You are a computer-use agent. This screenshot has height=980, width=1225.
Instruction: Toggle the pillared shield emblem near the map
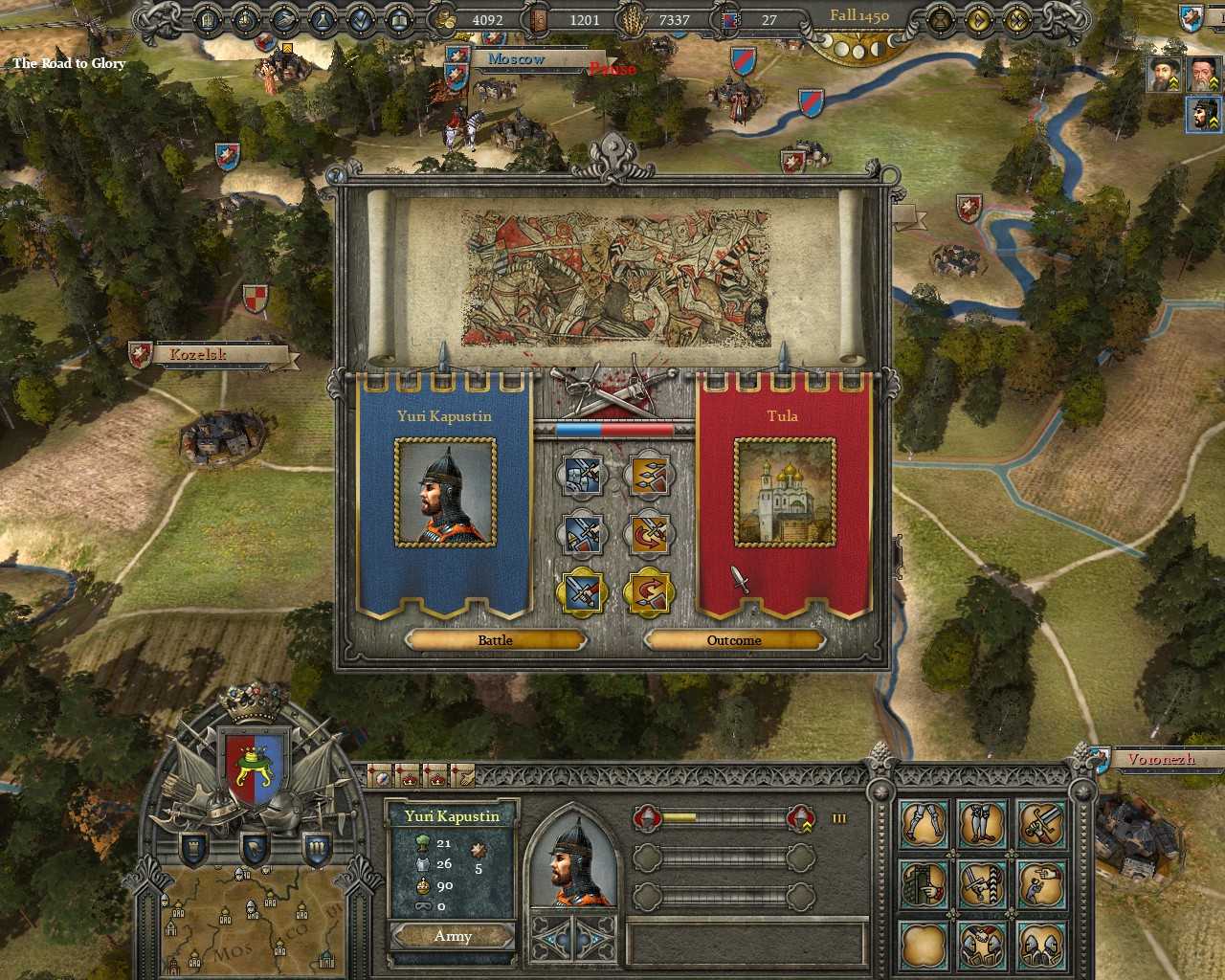point(316,847)
